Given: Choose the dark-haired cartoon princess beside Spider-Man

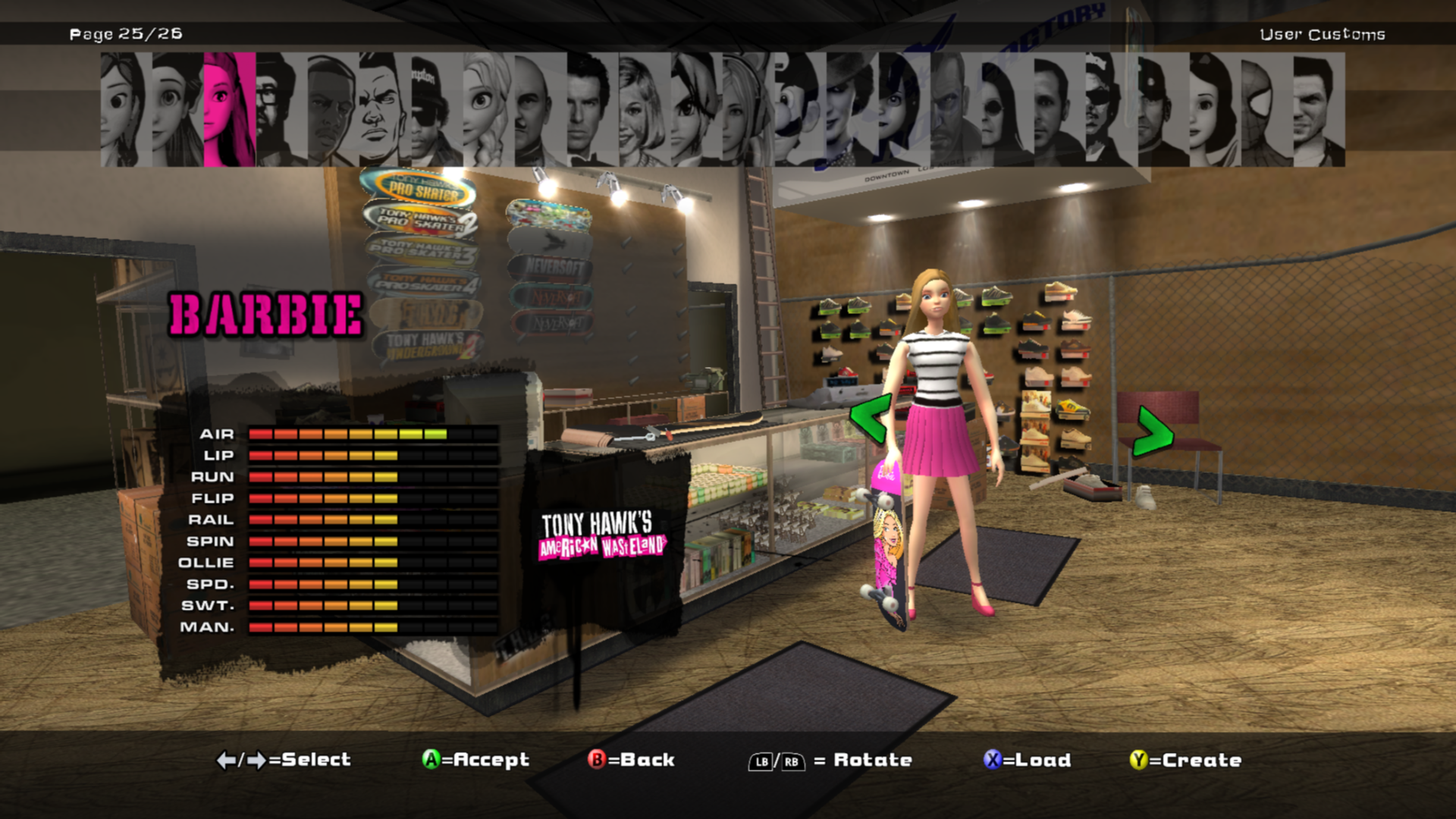Looking at the screenshot, I should tap(1213, 109).
